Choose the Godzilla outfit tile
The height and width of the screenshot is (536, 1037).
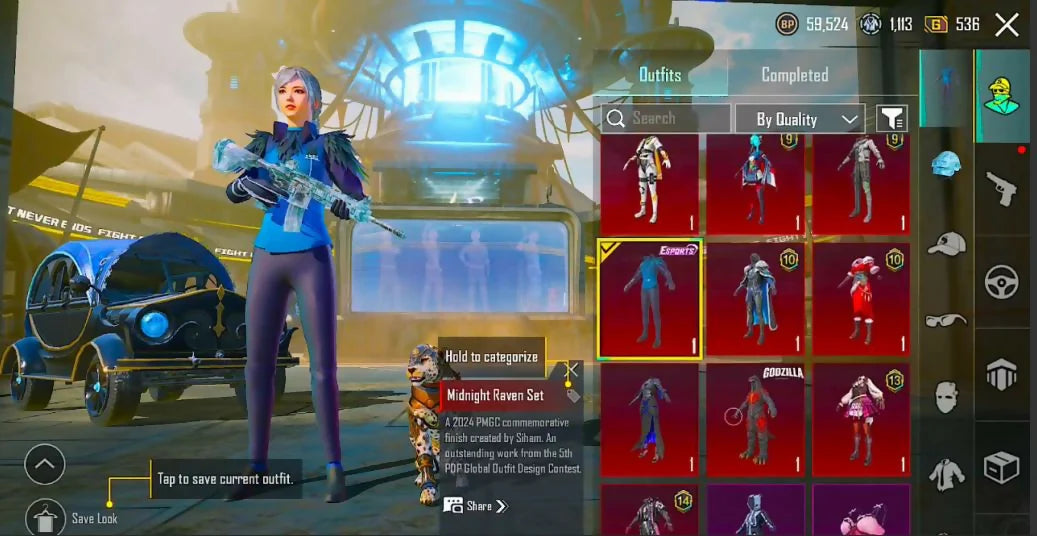pos(756,418)
